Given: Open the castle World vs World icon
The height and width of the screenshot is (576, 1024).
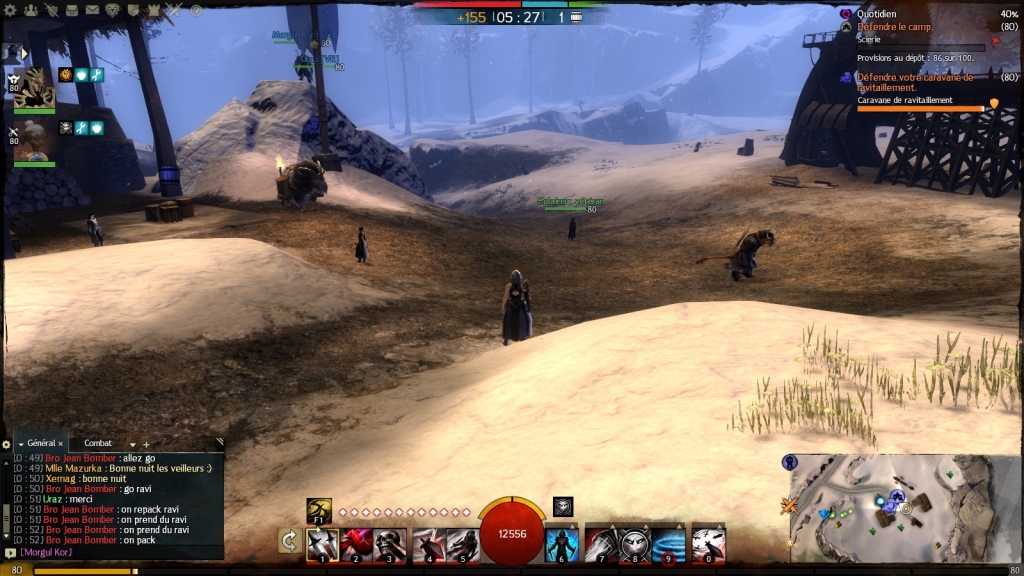Looking at the screenshot, I should 153,10.
